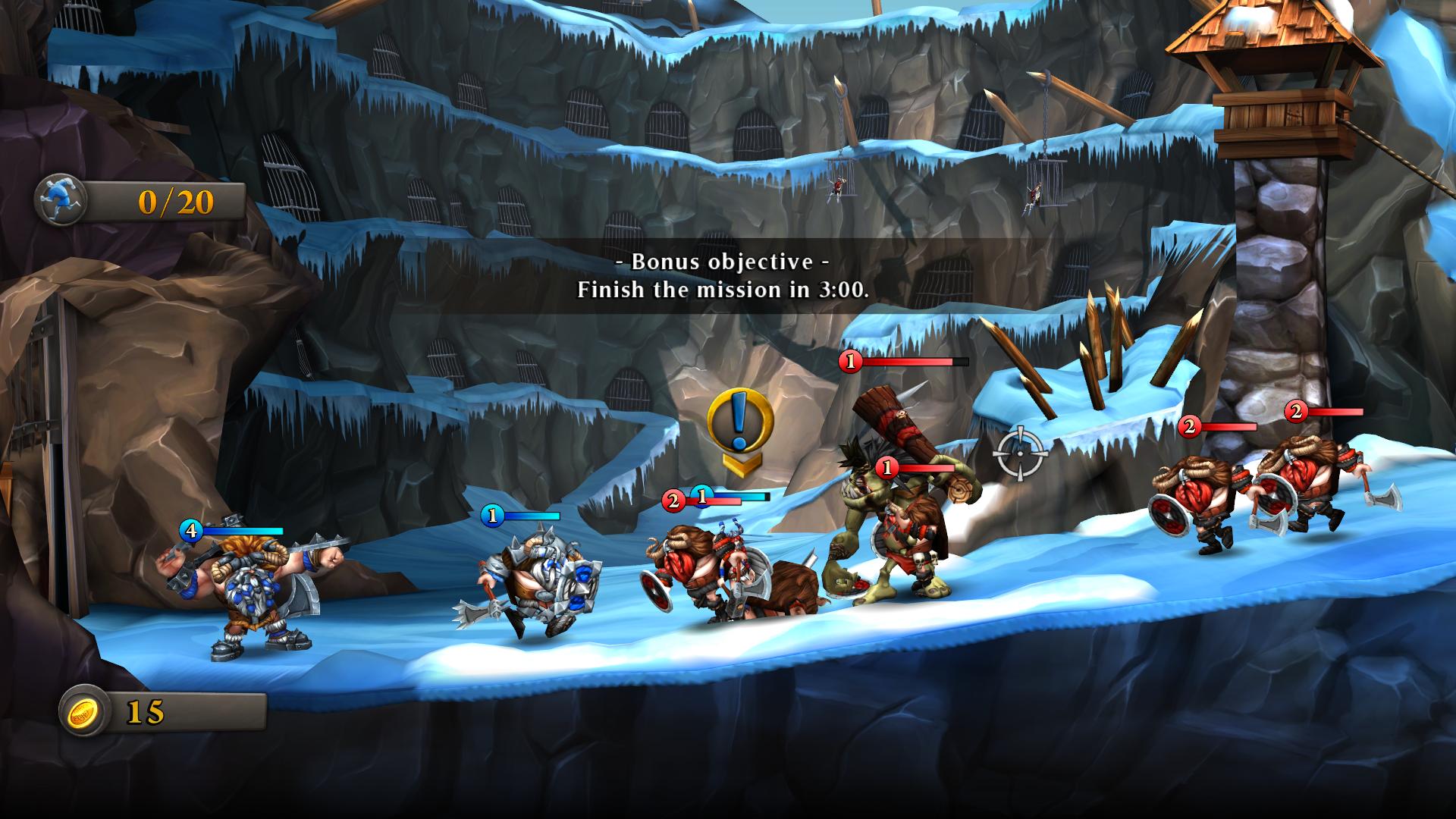Click the blue level-1 badge above the silver dwarf

pyautogui.click(x=493, y=517)
